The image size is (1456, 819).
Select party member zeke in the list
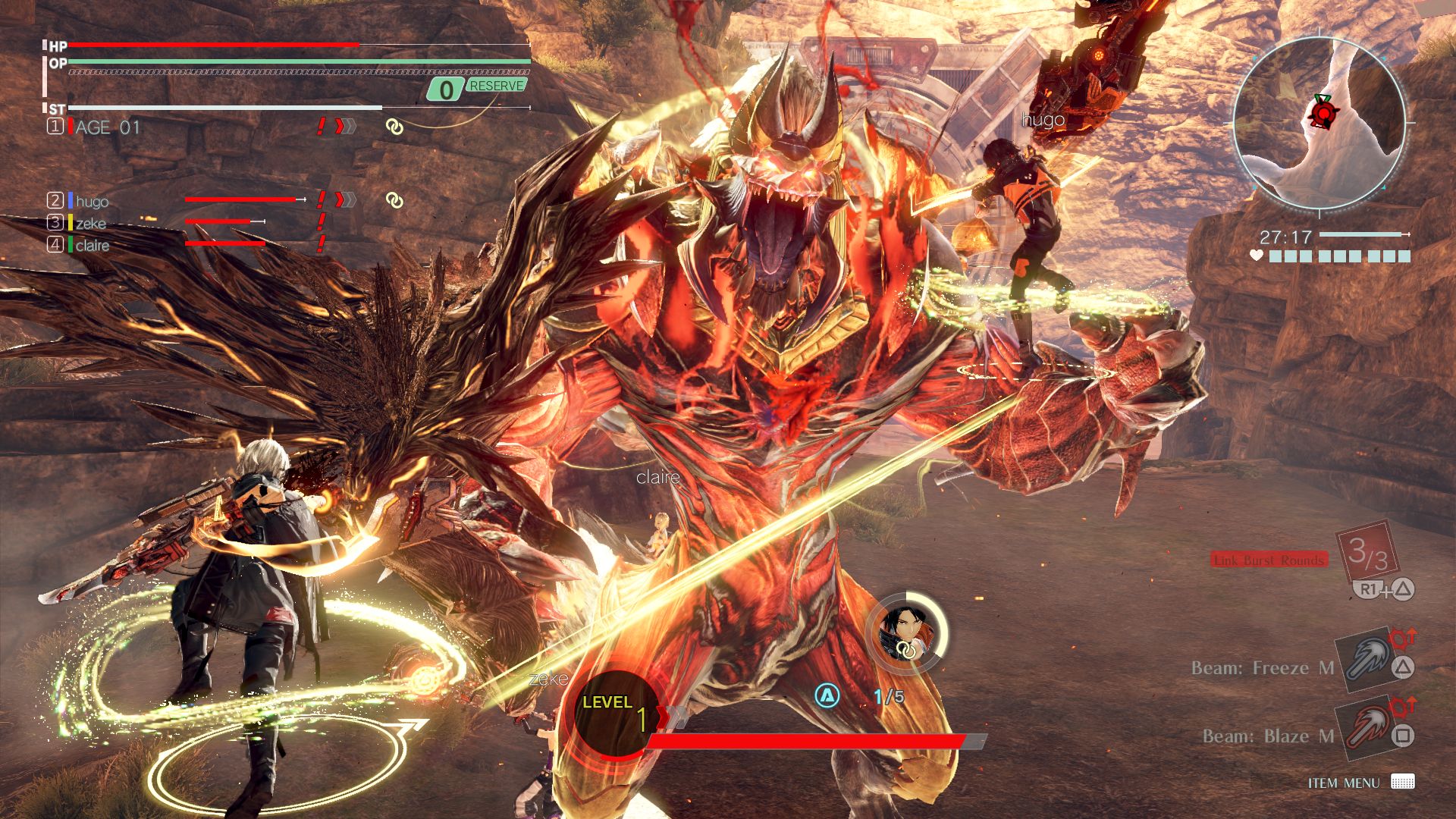[x=90, y=223]
